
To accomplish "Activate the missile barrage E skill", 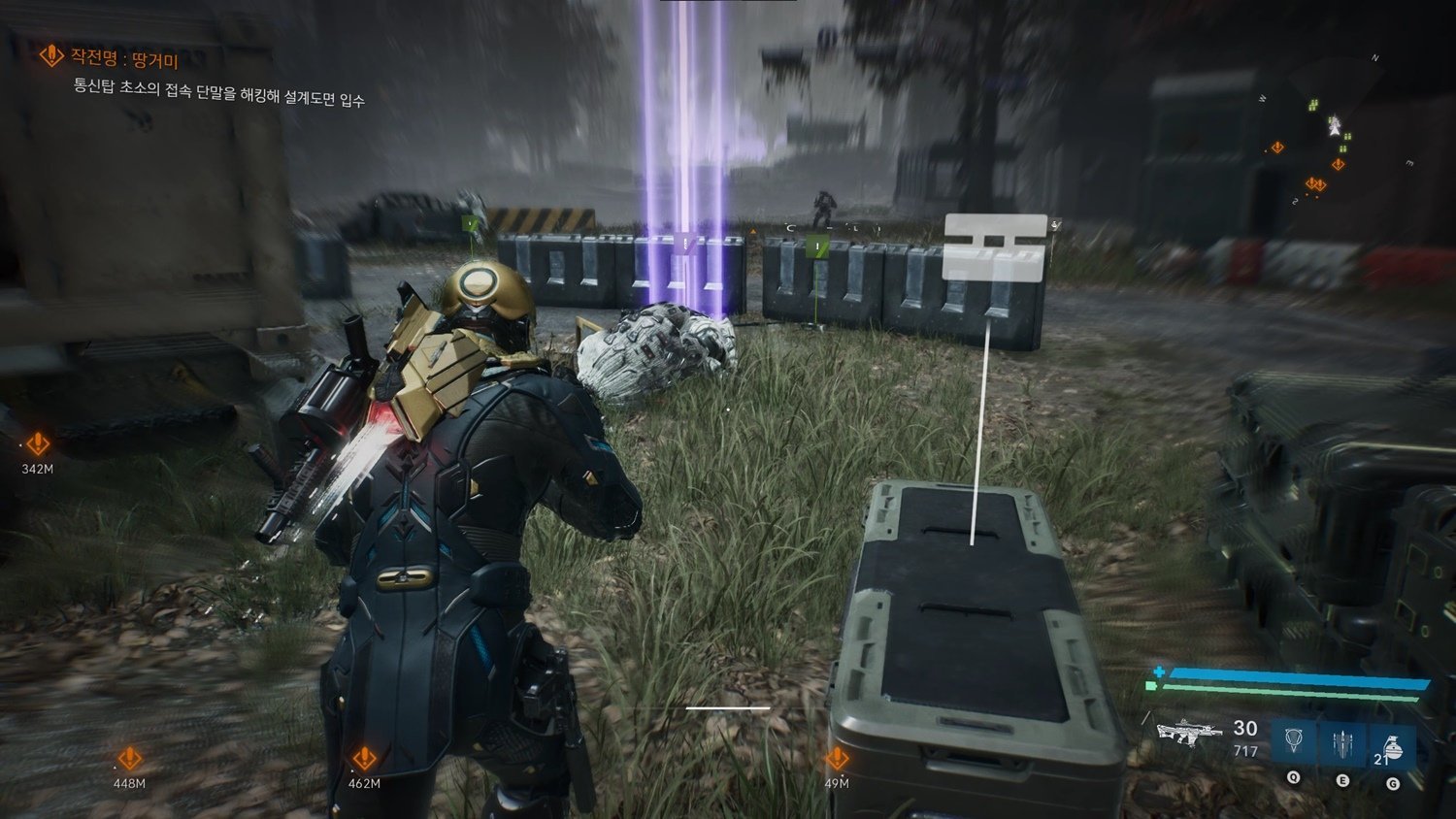I will point(1342,742).
